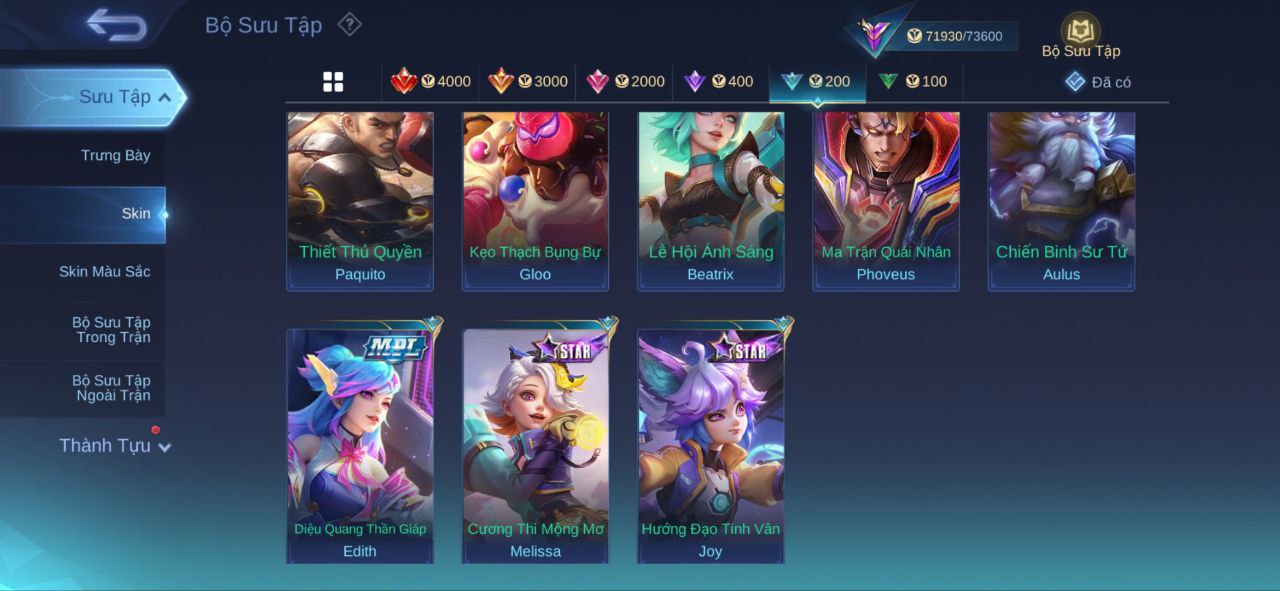This screenshot has height=591, width=1280.
Task: Show all skins with the grid tab
Action: (333, 82)
